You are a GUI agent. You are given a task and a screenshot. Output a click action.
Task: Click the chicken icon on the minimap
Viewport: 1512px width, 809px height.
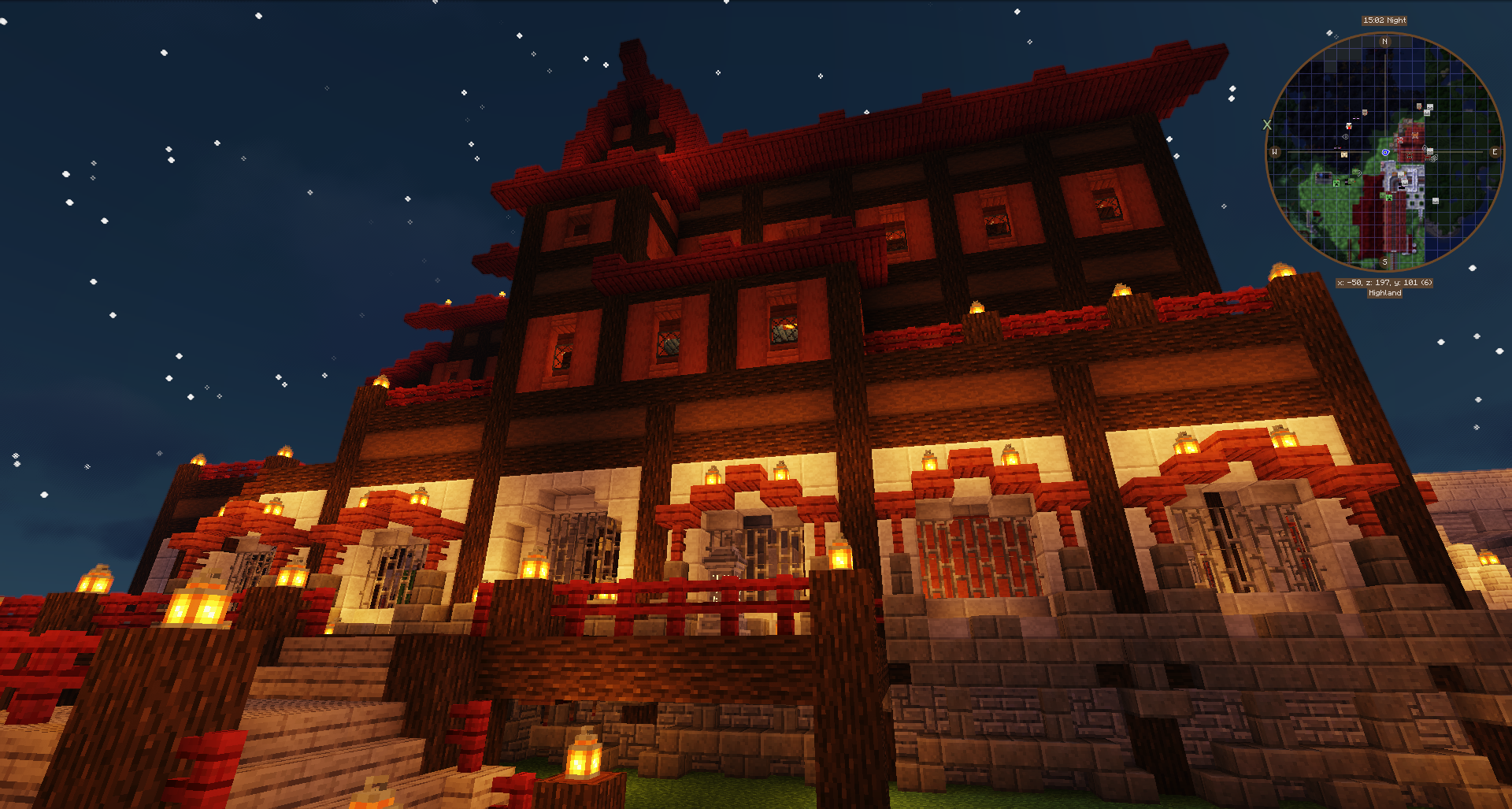(1349, 126)
